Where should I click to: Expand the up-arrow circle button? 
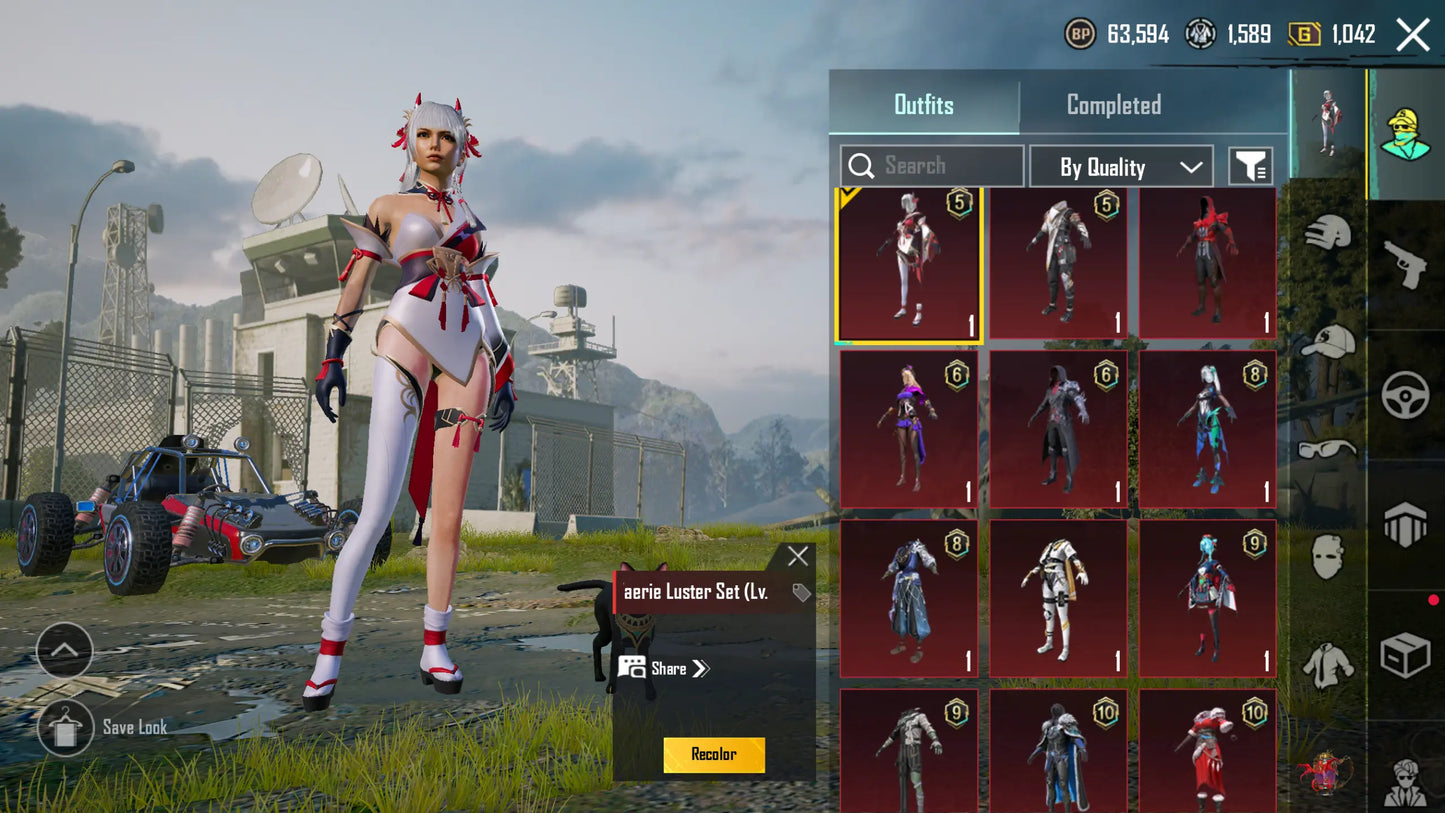(x=64, y=650)
